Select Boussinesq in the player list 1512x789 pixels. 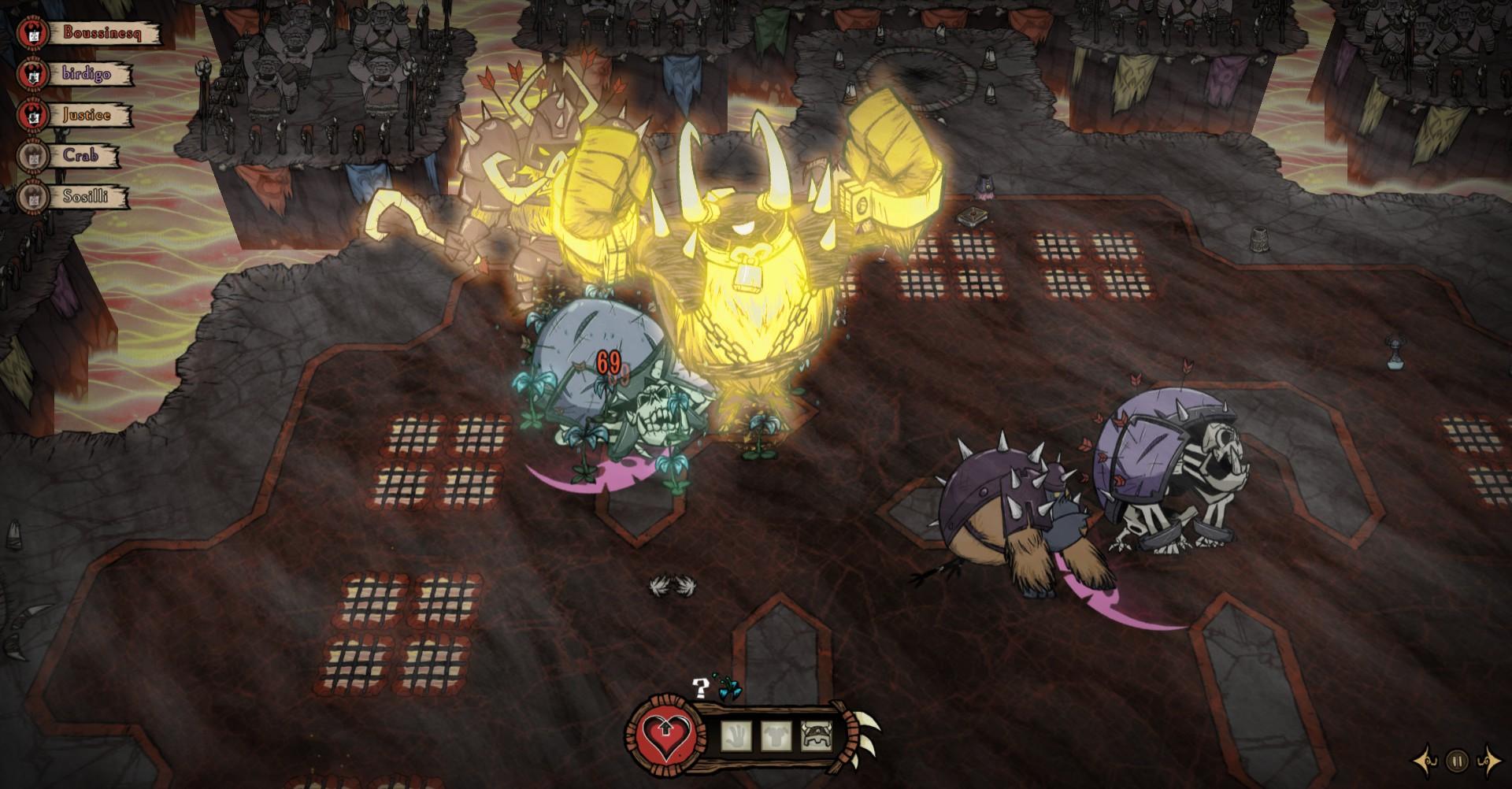pyautogui.click(x=101, y=34)
